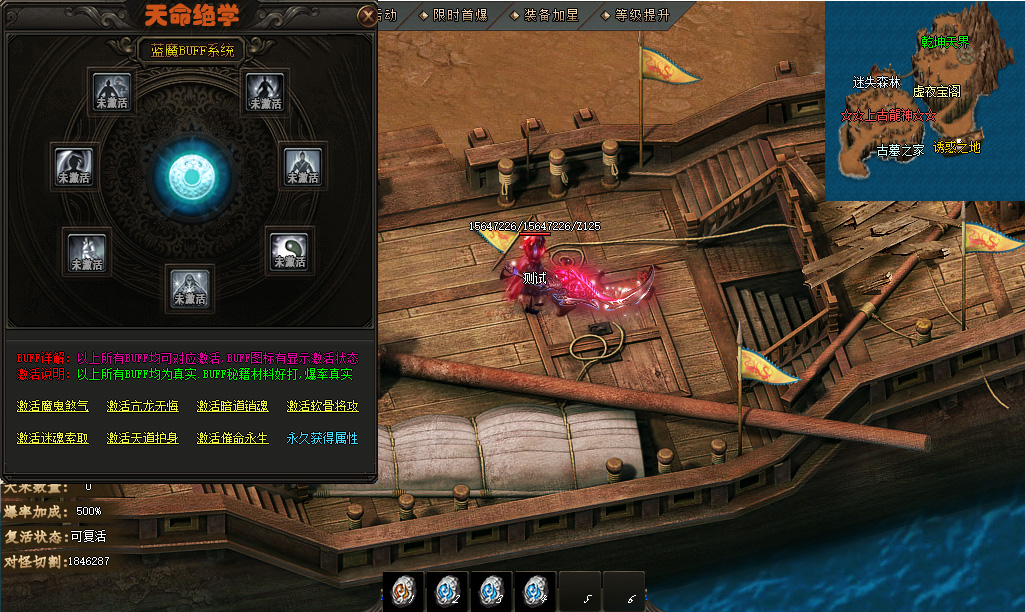The height and width of the screenshot is (612, 1025).
Task: Use the orange stone in hotbar slot 1
Action: pos(403,591)
